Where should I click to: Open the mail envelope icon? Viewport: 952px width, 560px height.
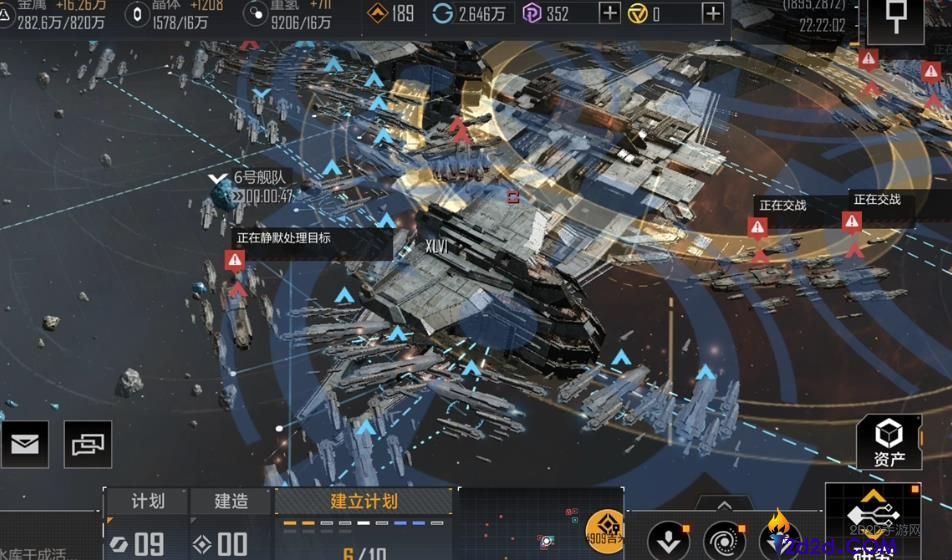25,444
